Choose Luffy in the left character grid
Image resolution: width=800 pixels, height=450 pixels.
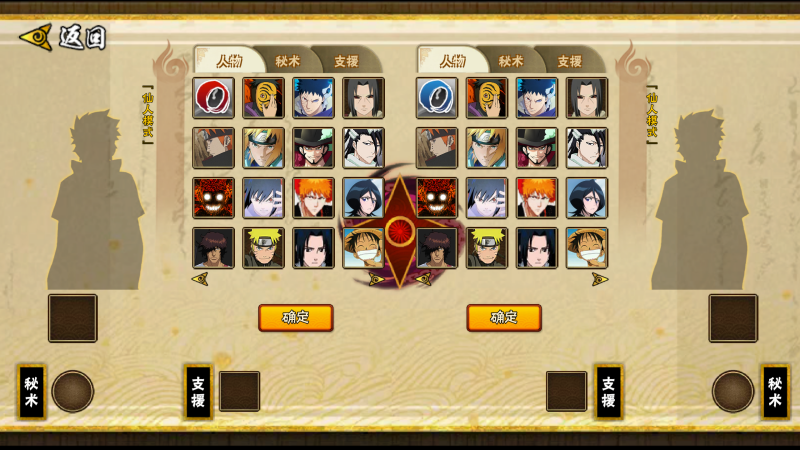point(363,248)
